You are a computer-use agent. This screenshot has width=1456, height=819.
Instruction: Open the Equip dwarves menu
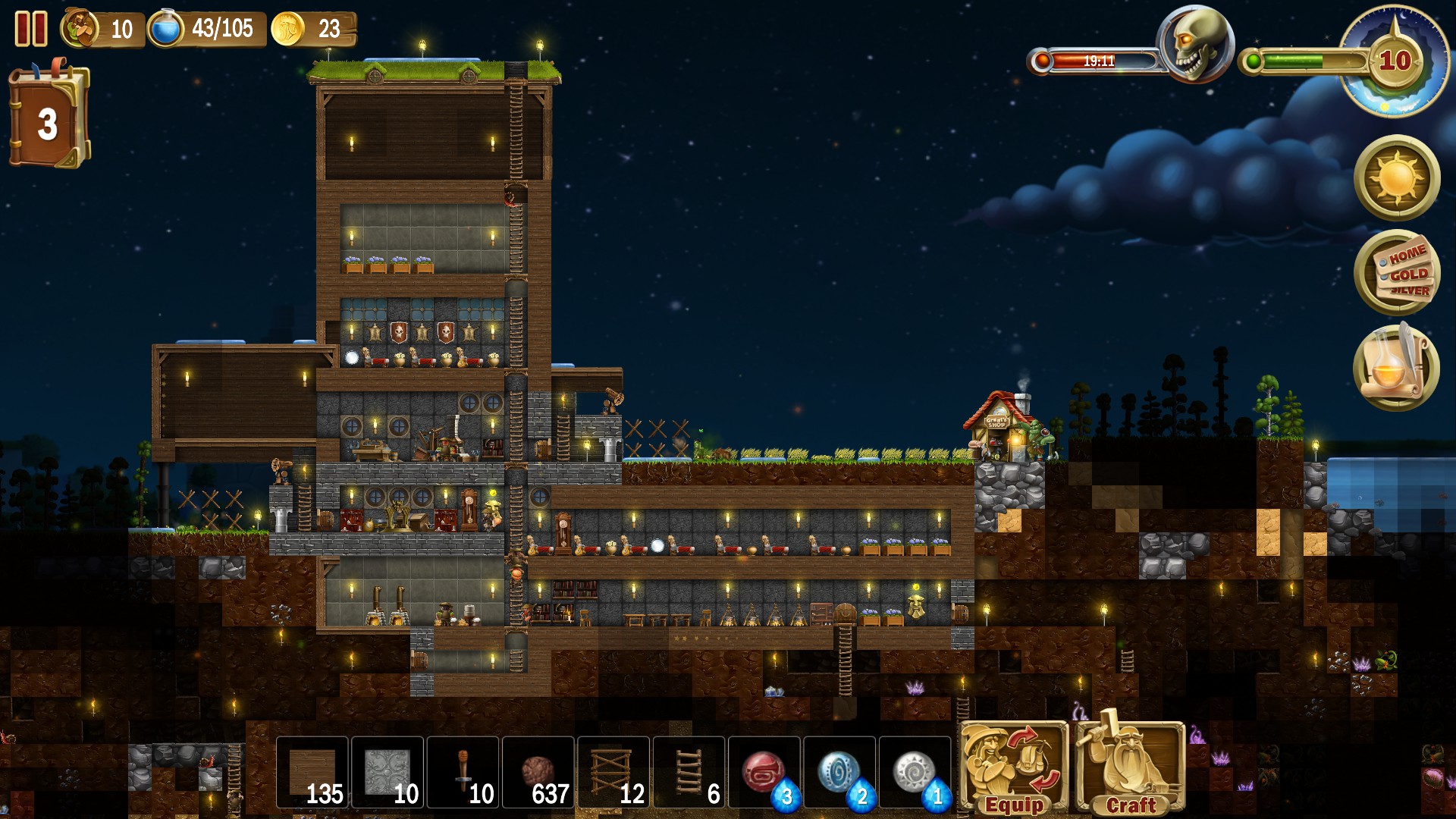click(x=1014, y=768)
